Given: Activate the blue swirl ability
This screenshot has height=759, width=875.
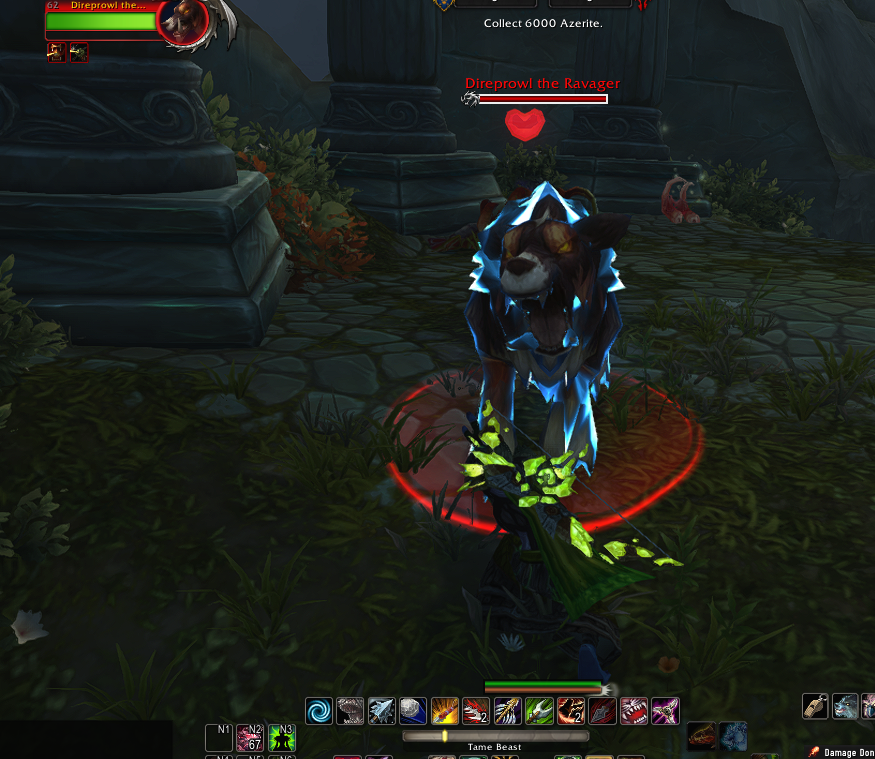Looking at the screenshot, I should tap(319, 711).
